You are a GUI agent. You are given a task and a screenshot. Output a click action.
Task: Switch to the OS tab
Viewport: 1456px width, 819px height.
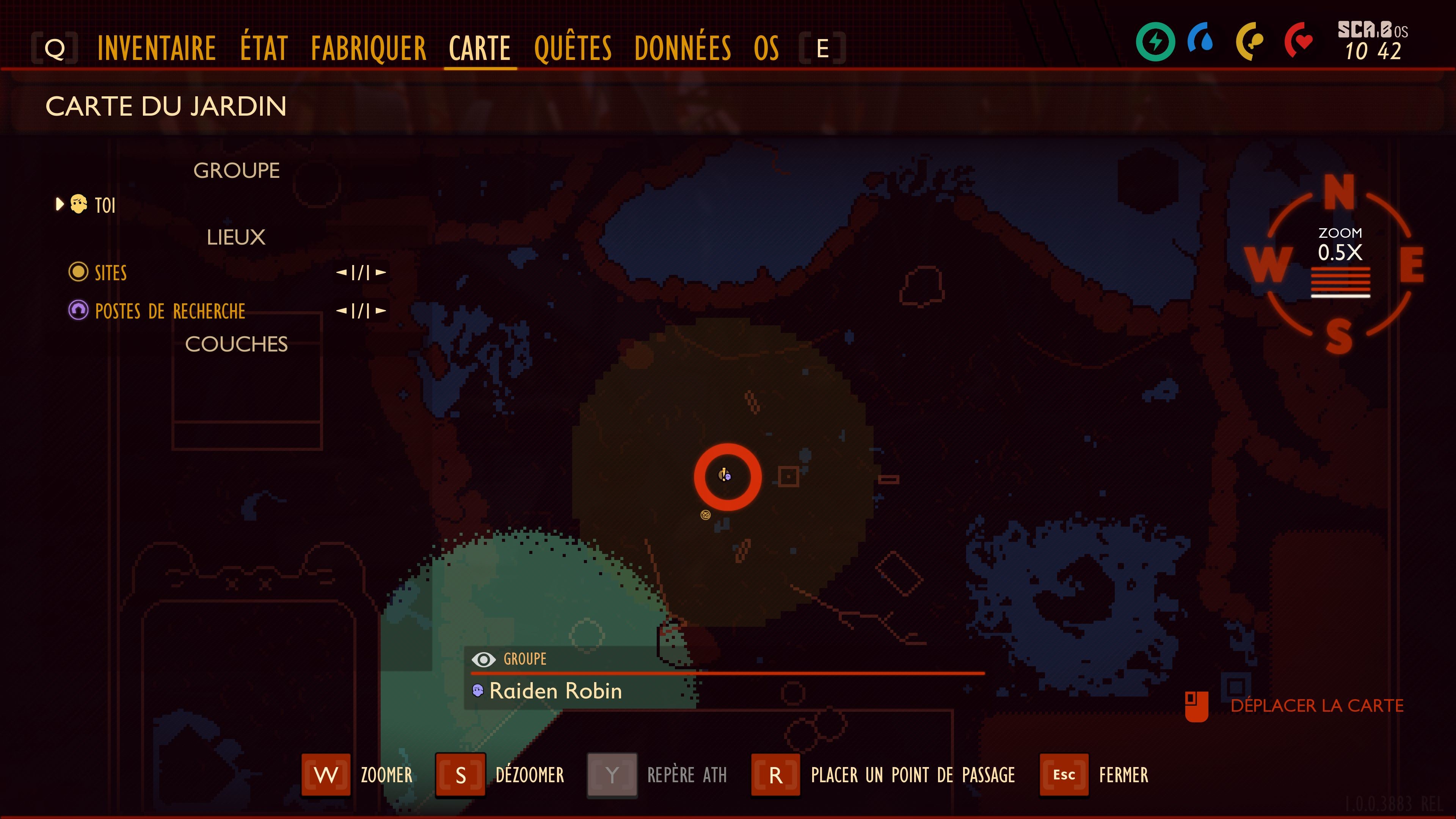click(x=766, y=48)
